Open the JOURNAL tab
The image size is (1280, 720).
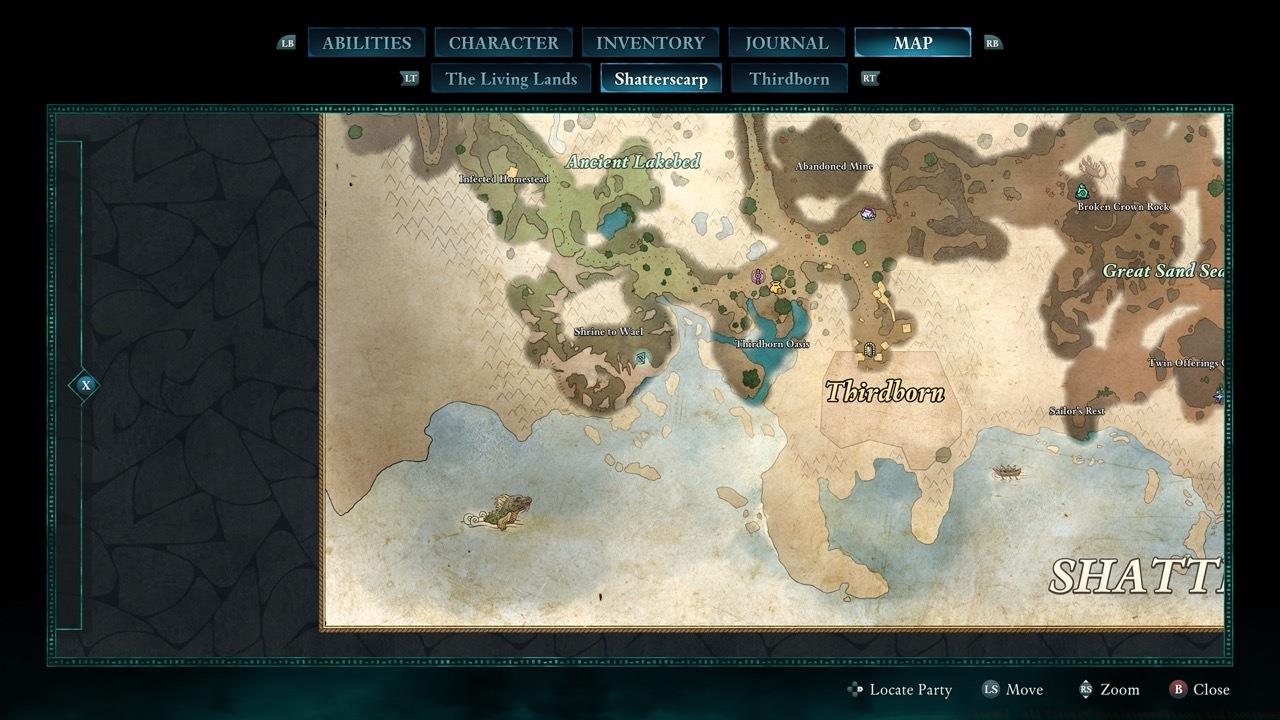click(785, 42)
